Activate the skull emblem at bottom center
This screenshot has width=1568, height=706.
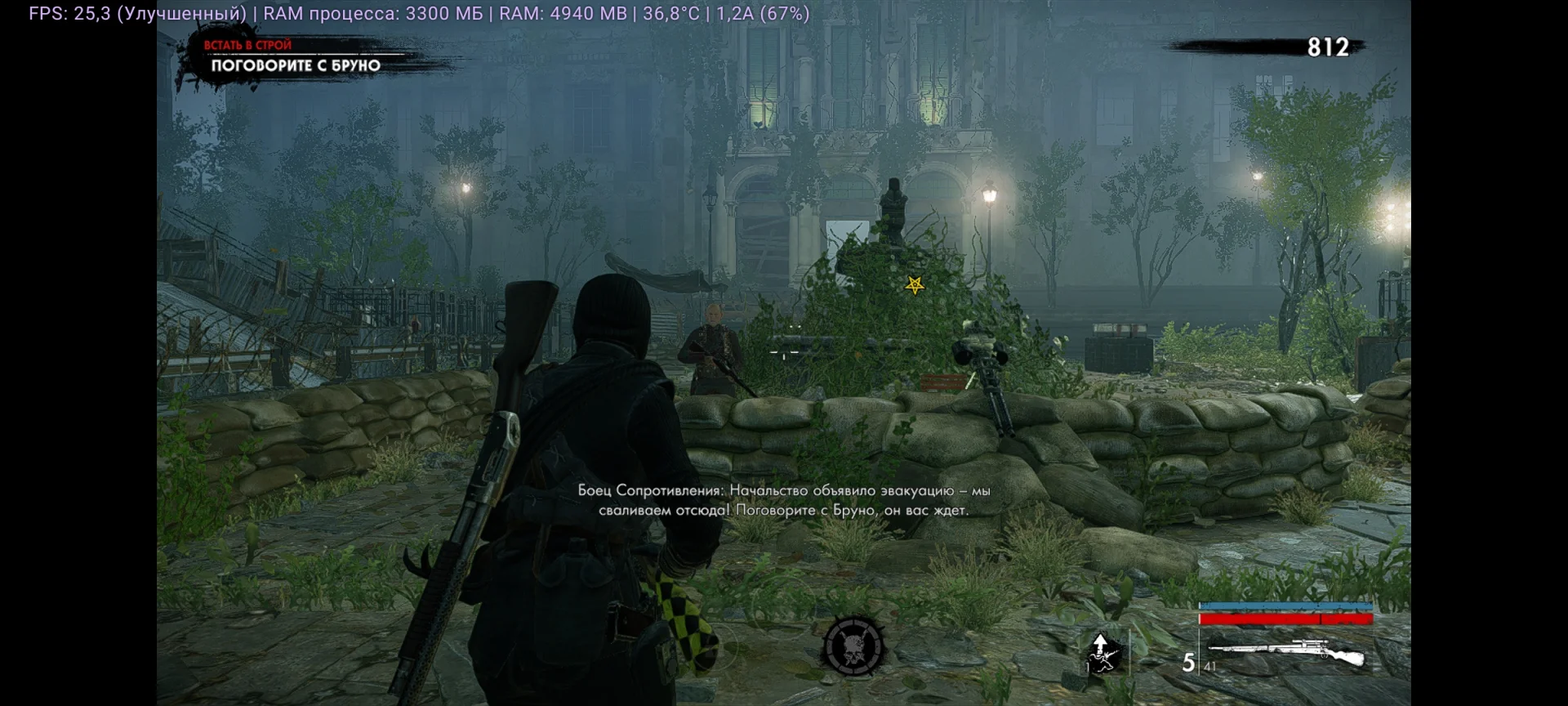pyautogui.click(x=853, y=646)
